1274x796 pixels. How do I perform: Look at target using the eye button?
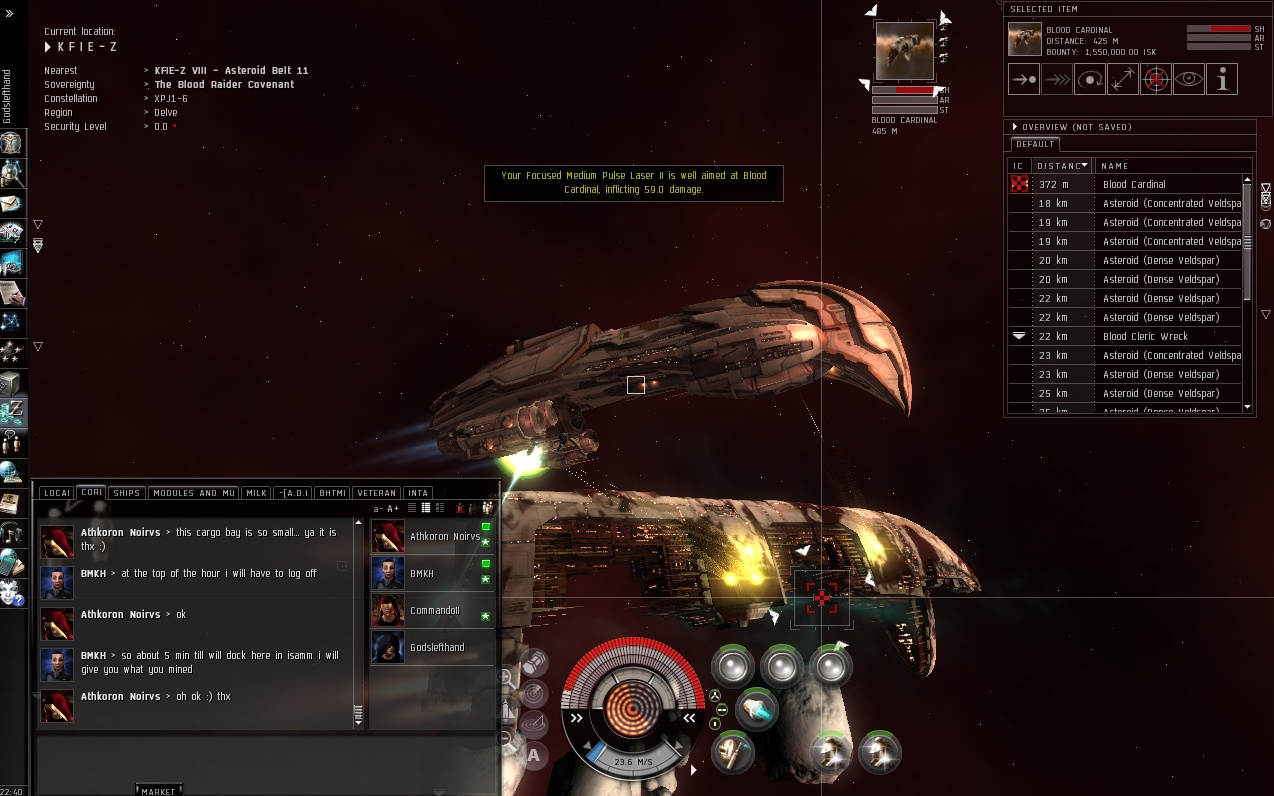pos(1189,79)
